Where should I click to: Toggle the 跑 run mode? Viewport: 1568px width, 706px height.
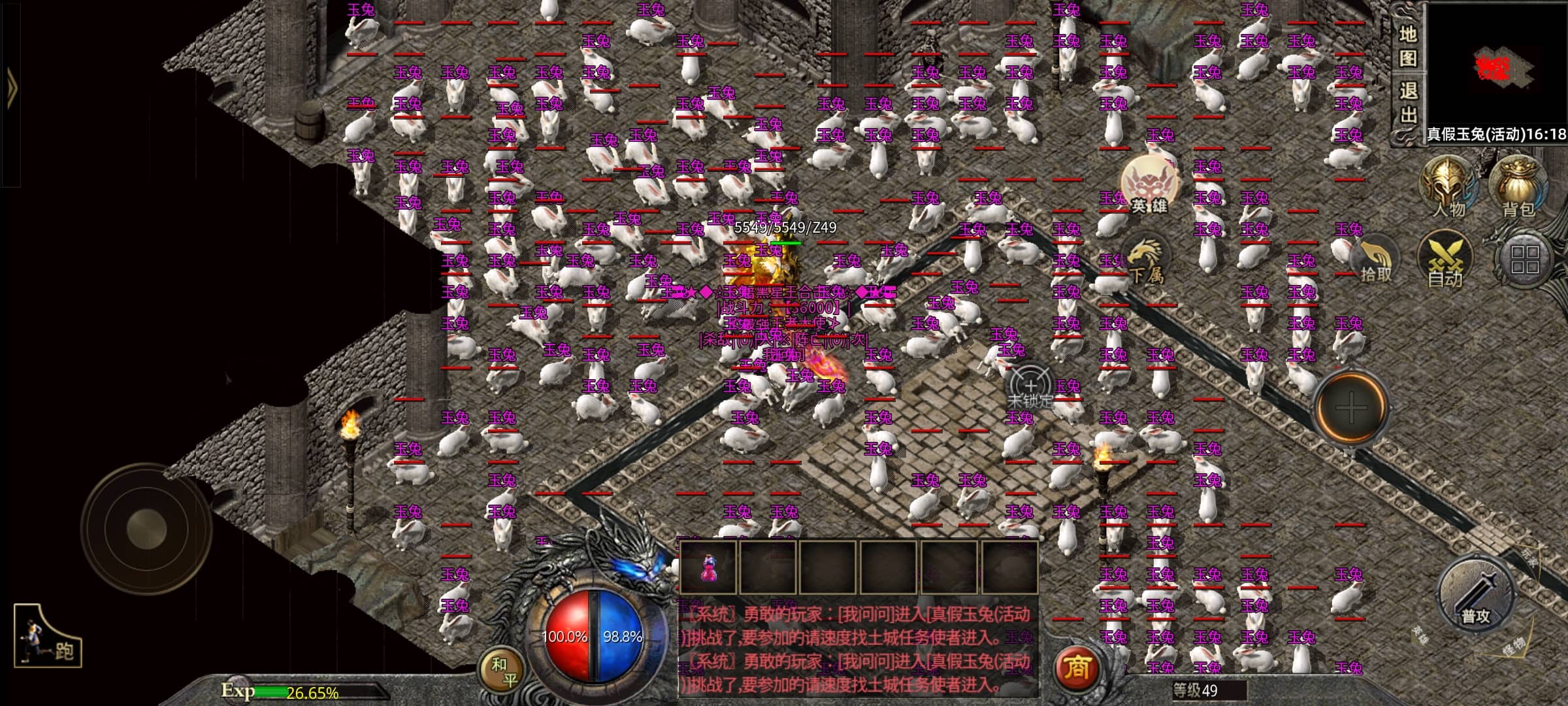47,637
